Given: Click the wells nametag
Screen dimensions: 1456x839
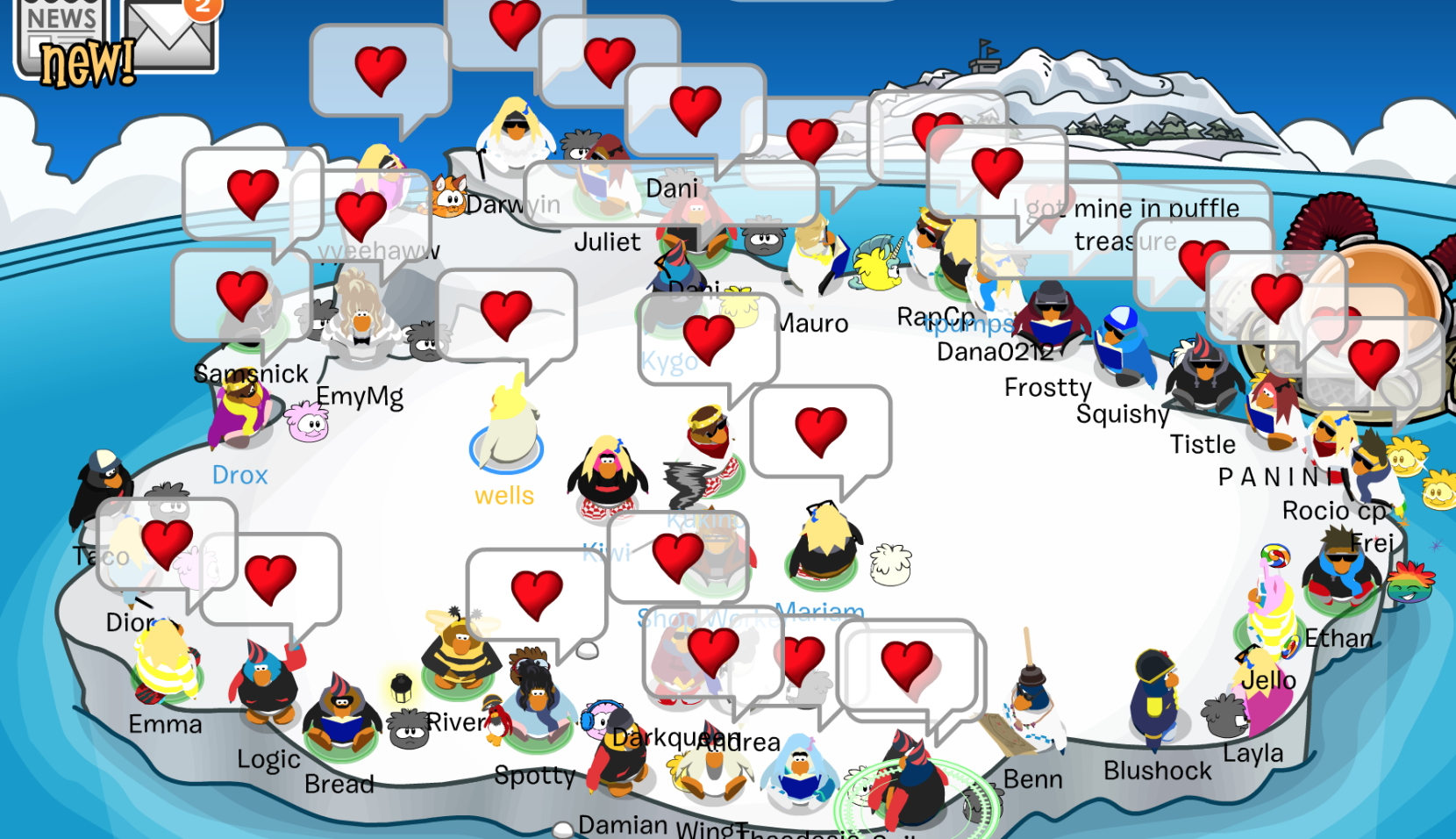Looking at the screenshot, I should click(504, 495).
